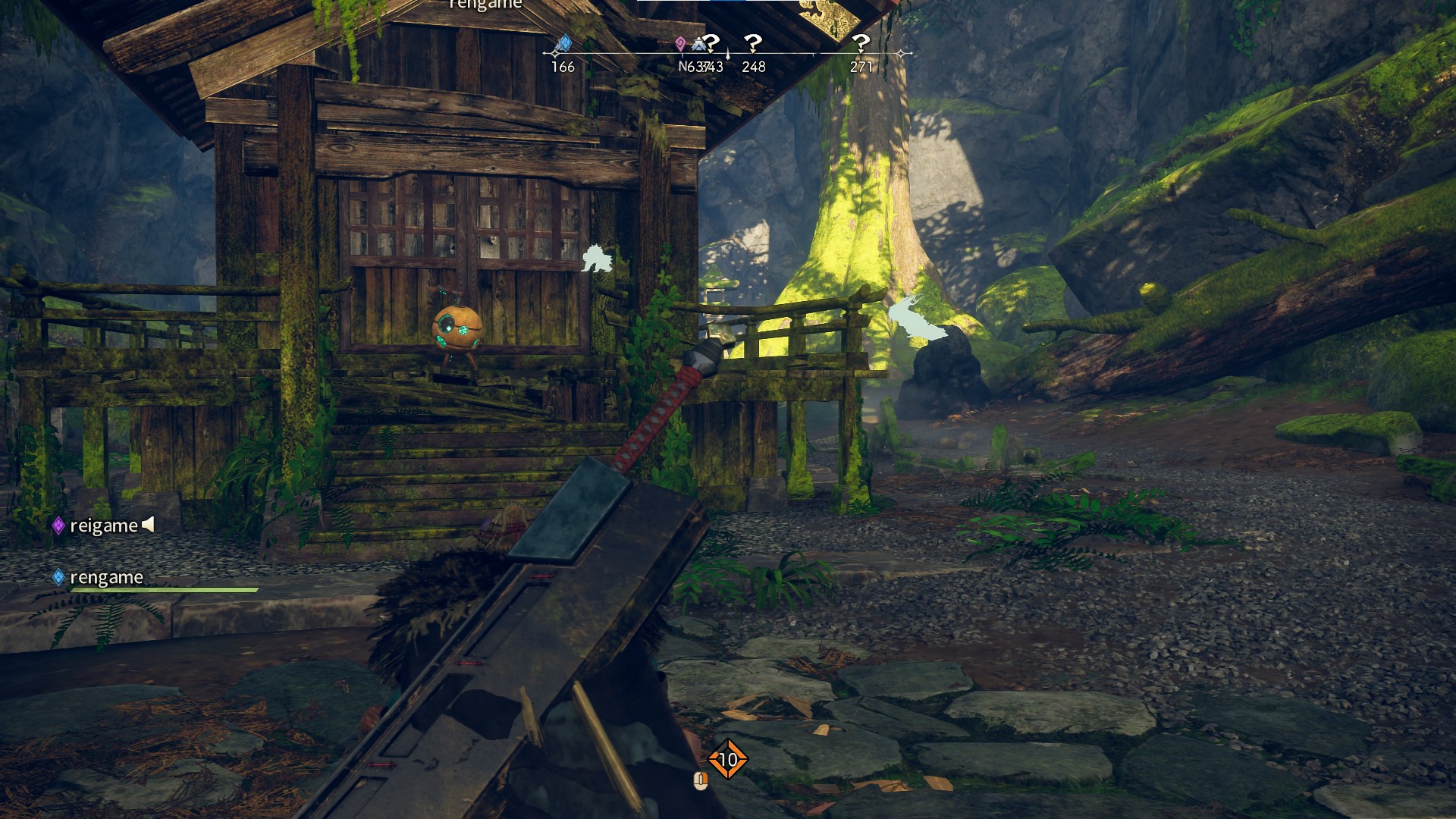
Task: Click the speaker icon beside reigame
Action: click(149, 524)
